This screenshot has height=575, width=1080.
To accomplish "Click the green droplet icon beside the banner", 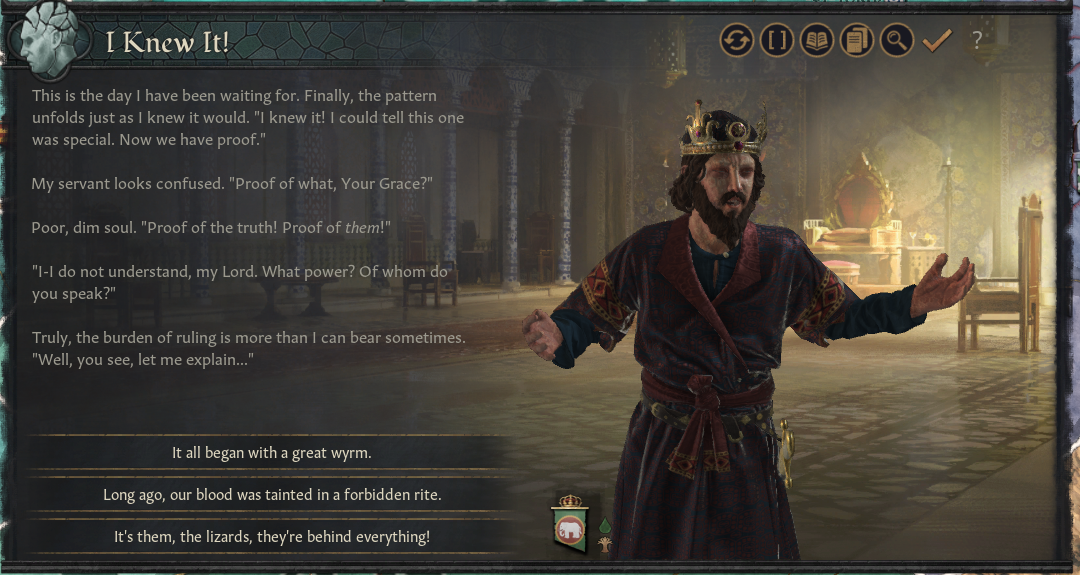I will click(604, 525).
